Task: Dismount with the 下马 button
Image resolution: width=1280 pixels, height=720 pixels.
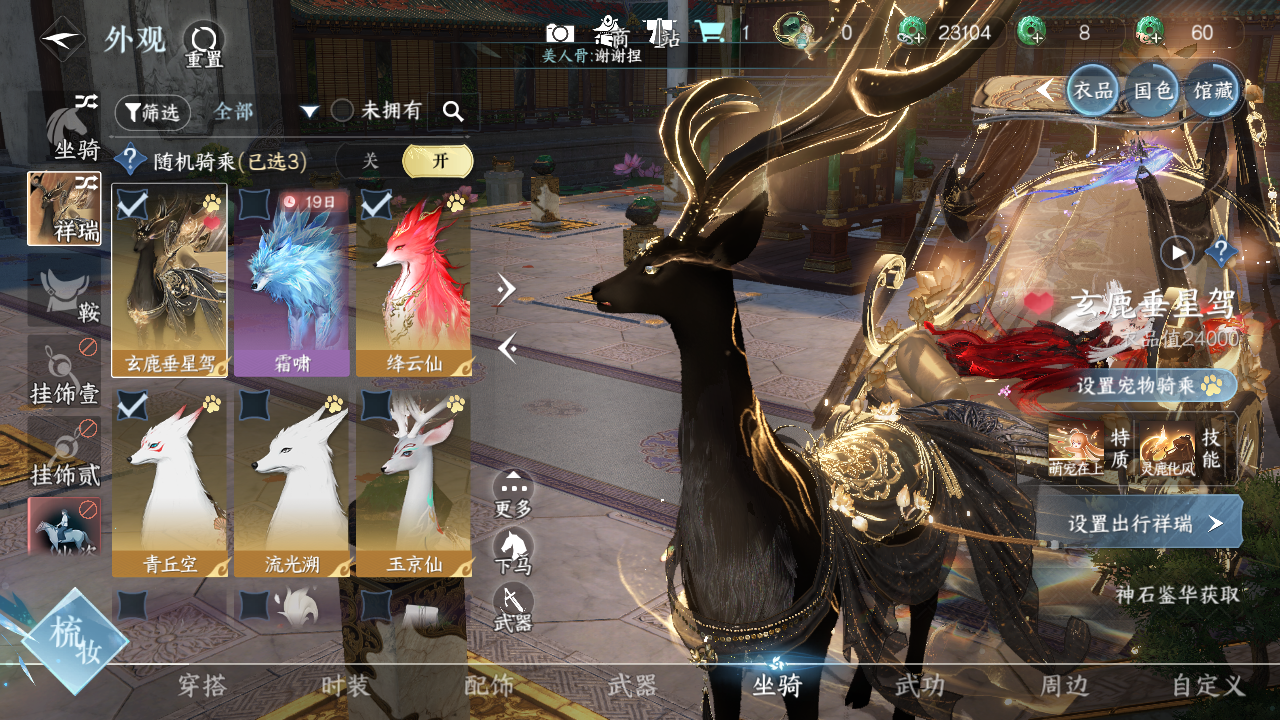Action: pos(513,551)
